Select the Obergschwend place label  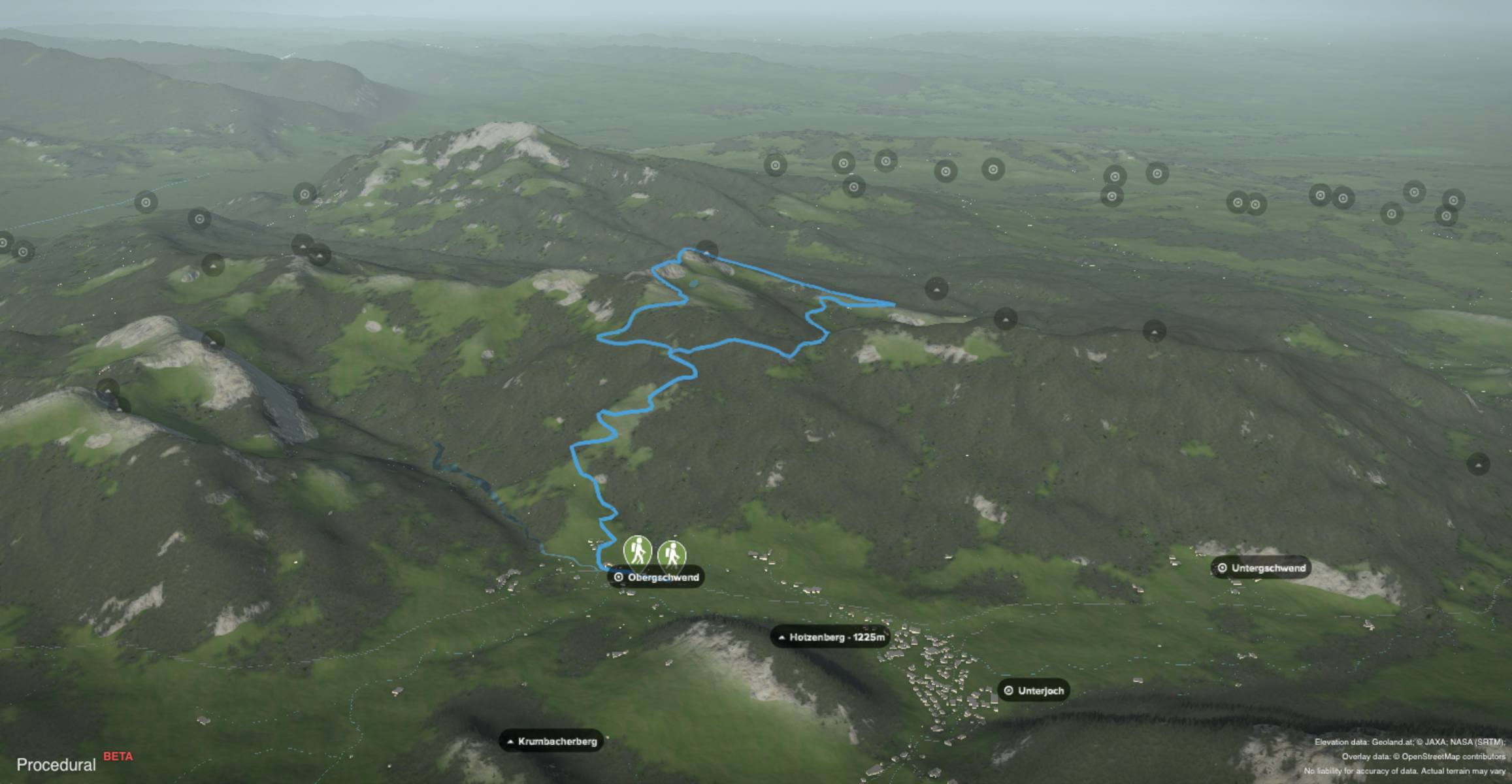[657, 578]
